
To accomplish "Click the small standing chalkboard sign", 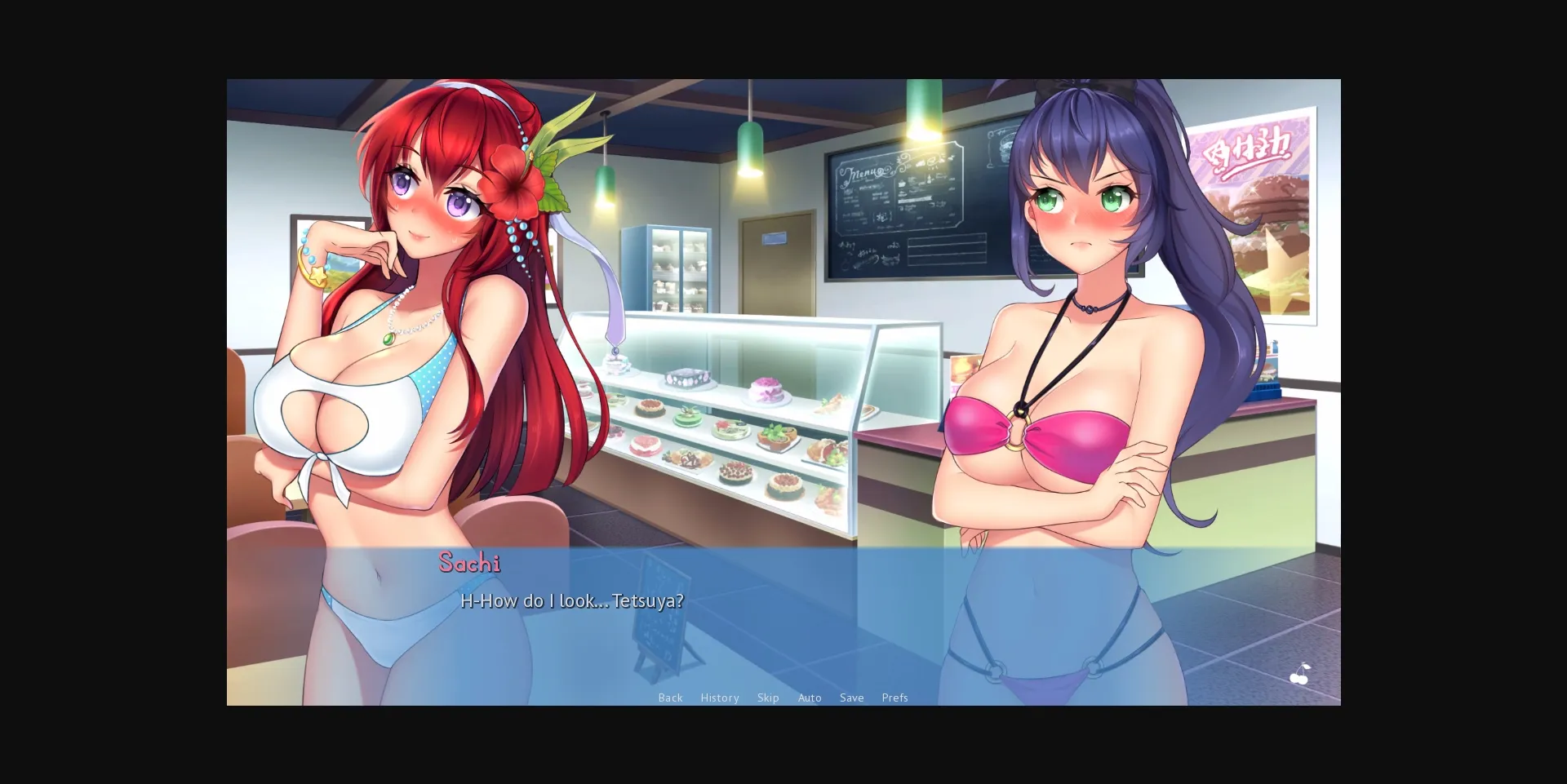I will coord(661,620).
